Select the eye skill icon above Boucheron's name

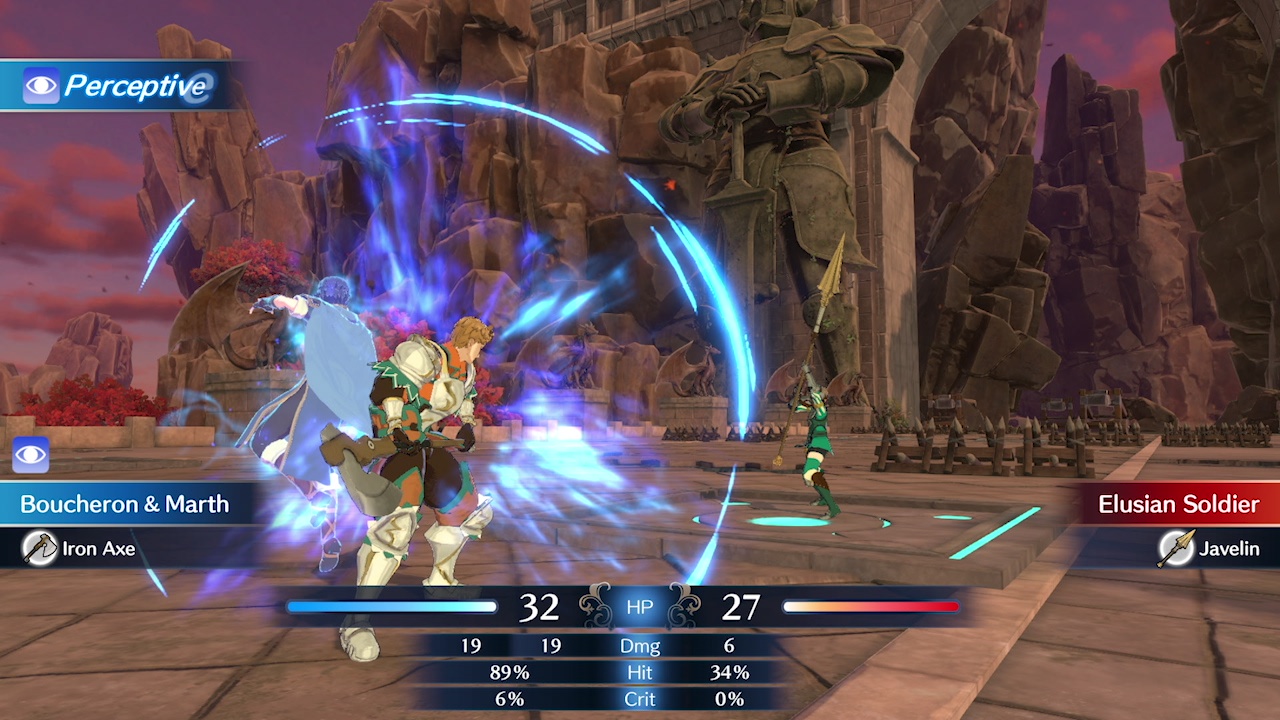pyautogui.click(x=31, y=455)
